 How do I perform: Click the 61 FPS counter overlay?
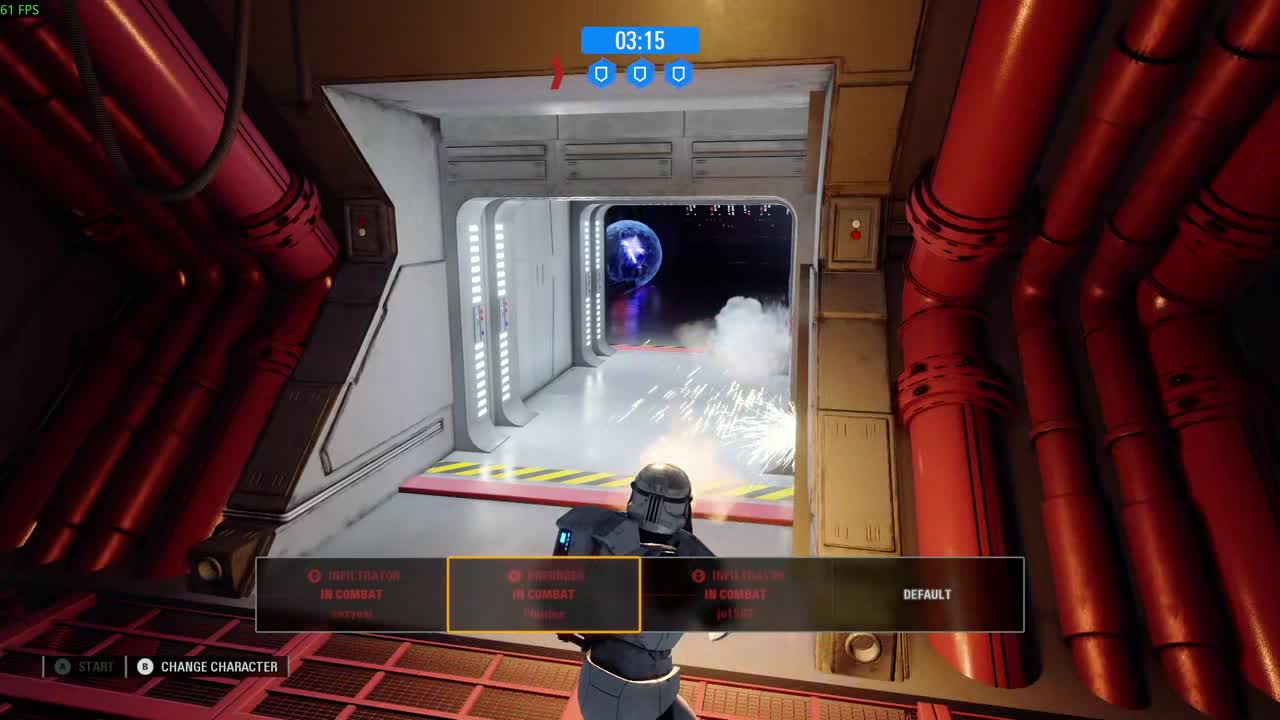pyautogui.click(x=18, y=8)
